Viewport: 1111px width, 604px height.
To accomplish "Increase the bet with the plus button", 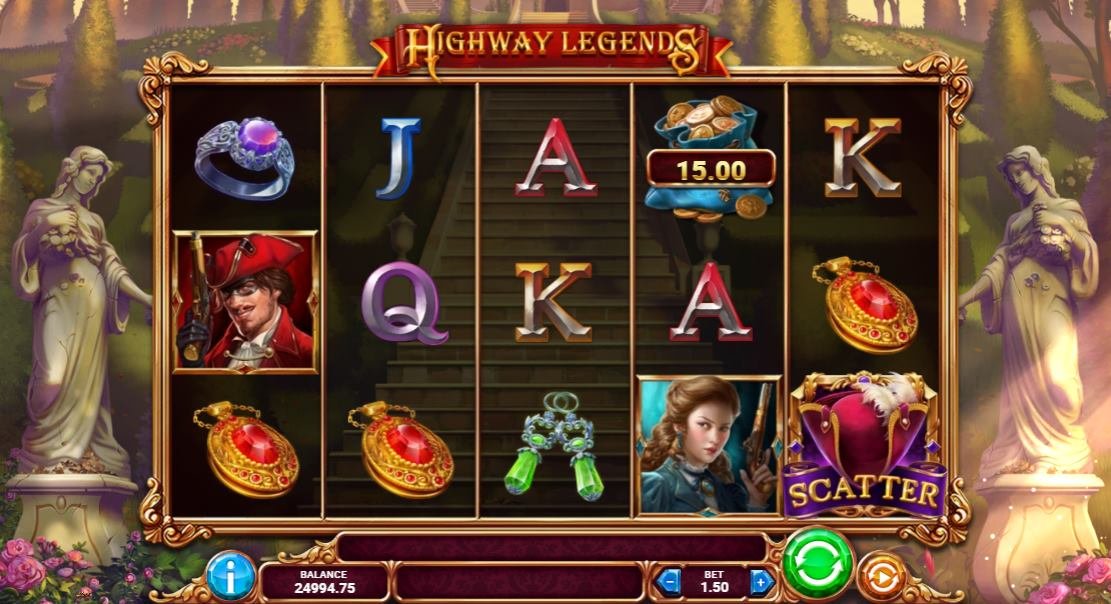I will [x=761, y=580].
